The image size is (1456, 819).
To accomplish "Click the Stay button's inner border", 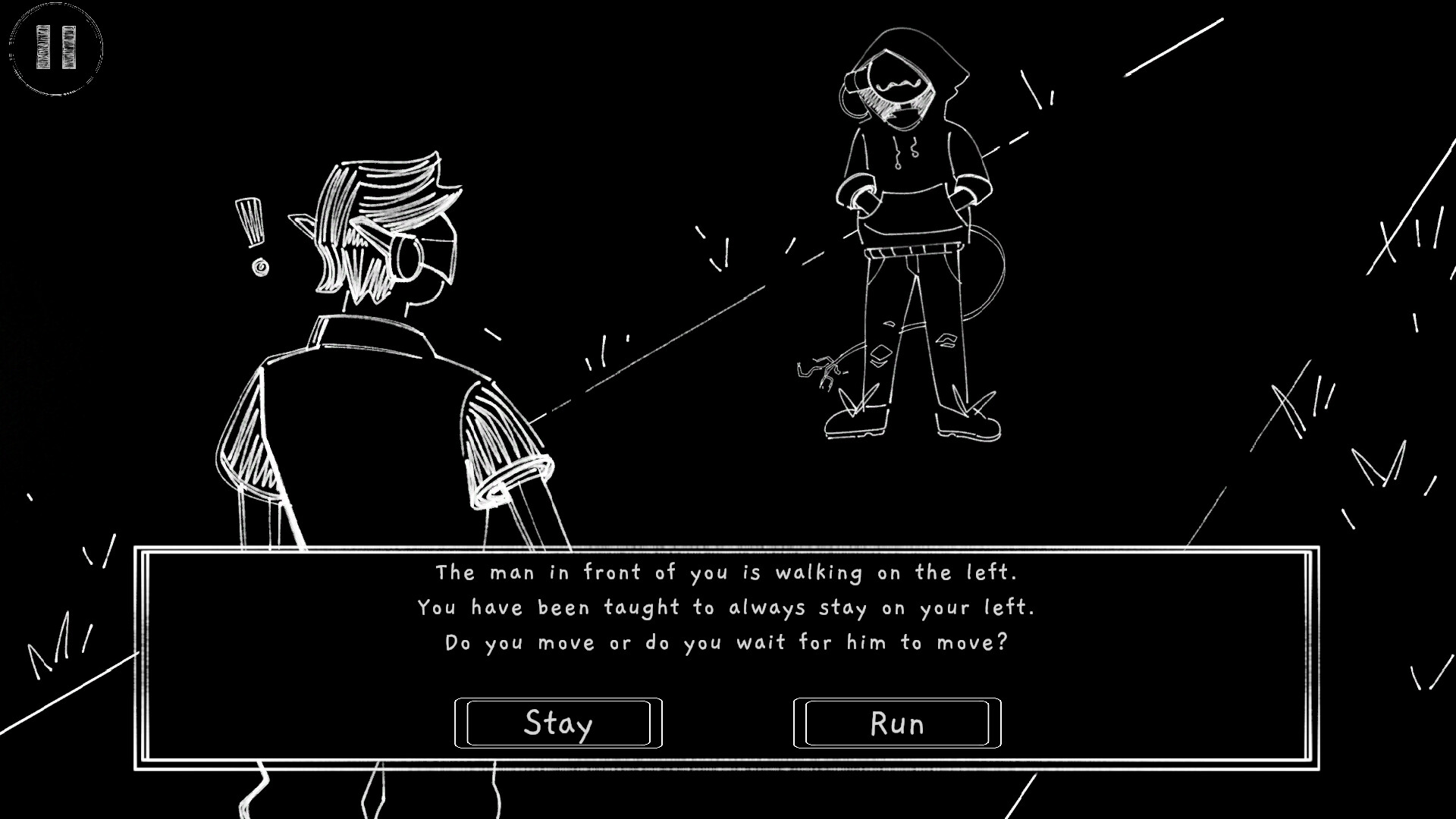I will (559, 701).
